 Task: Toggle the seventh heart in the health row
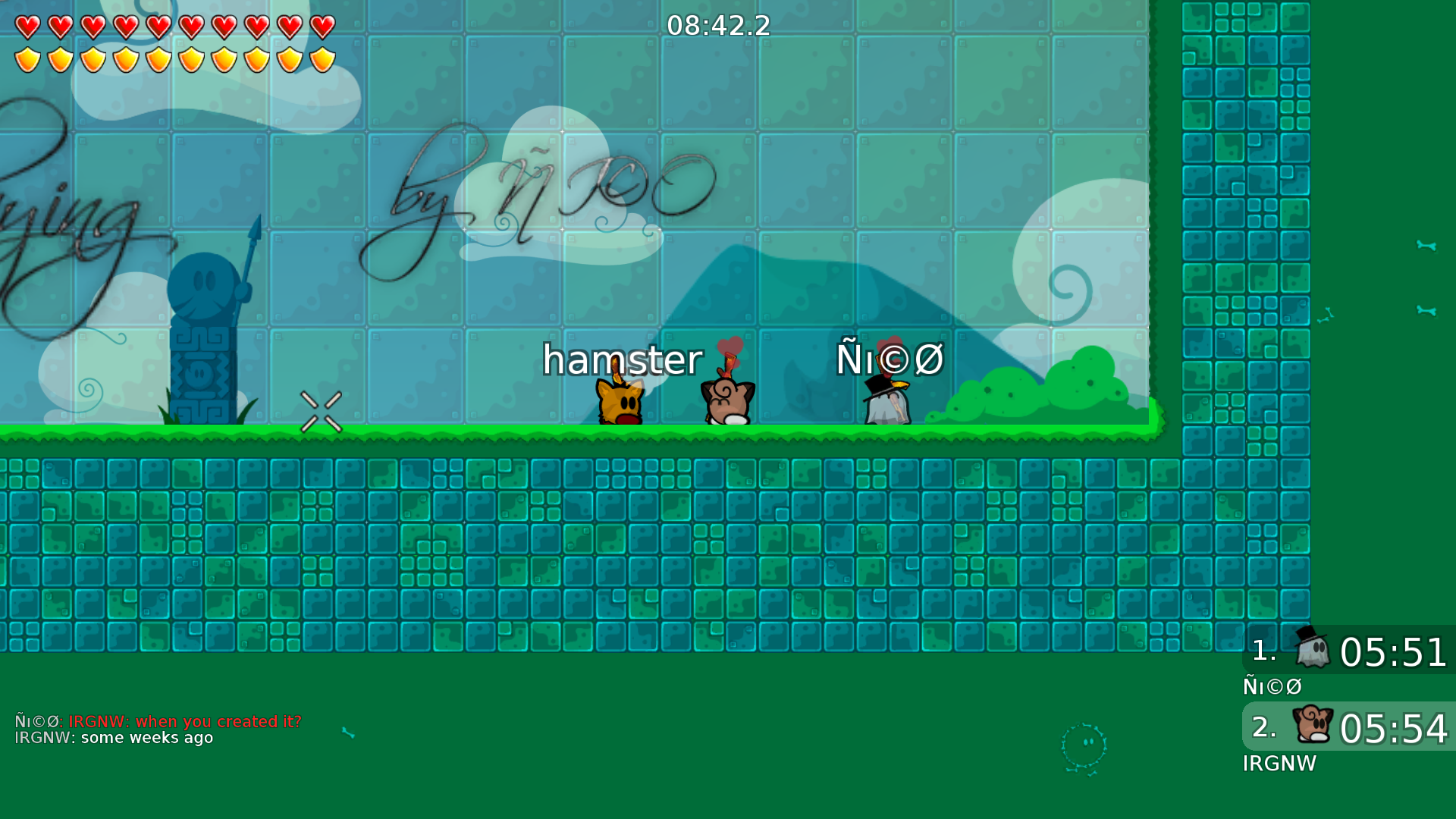(x=223, y=27)
